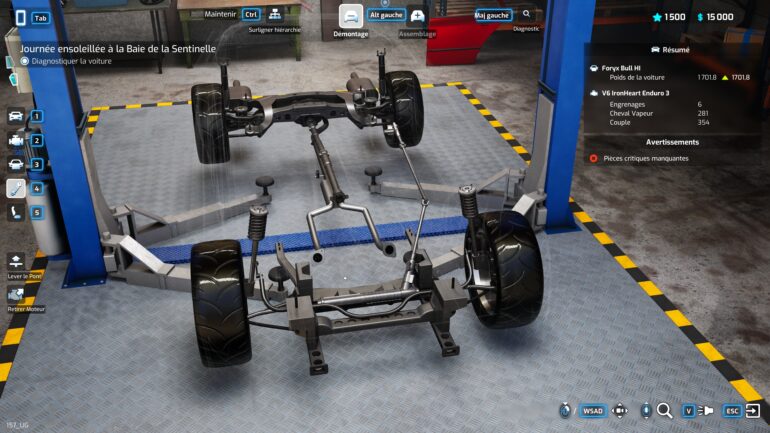The image size is (770, 433).
Task: Click the Retirer Moteur button
Action: (16, 295)
